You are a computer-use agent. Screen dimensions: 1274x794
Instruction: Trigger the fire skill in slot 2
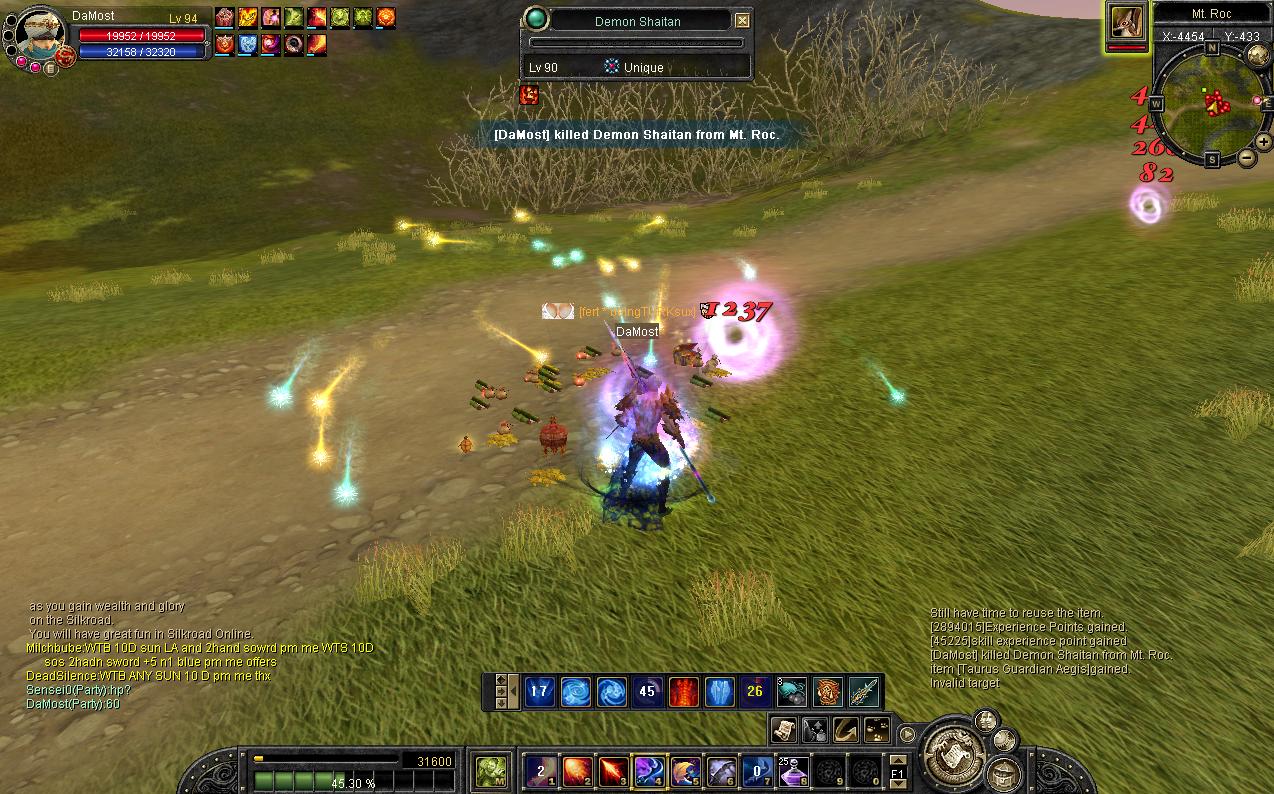pos(577,771)
